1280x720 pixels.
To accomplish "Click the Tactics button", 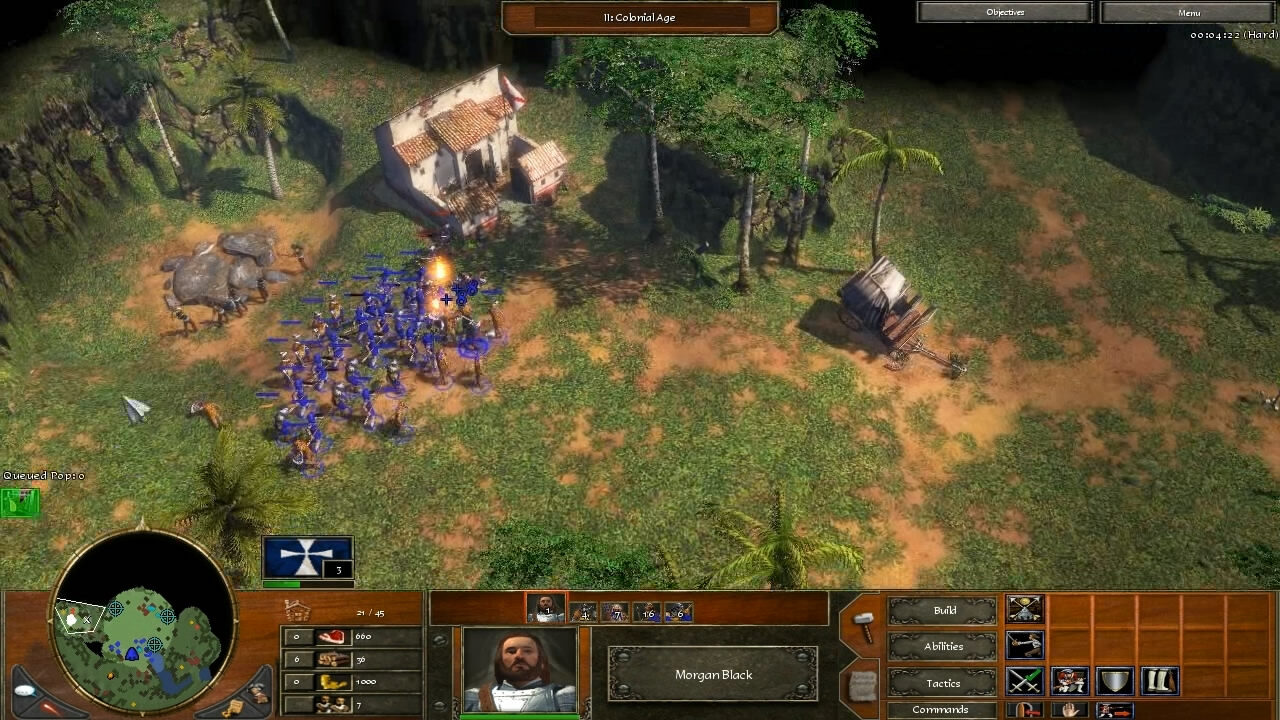I will (942, 683).
